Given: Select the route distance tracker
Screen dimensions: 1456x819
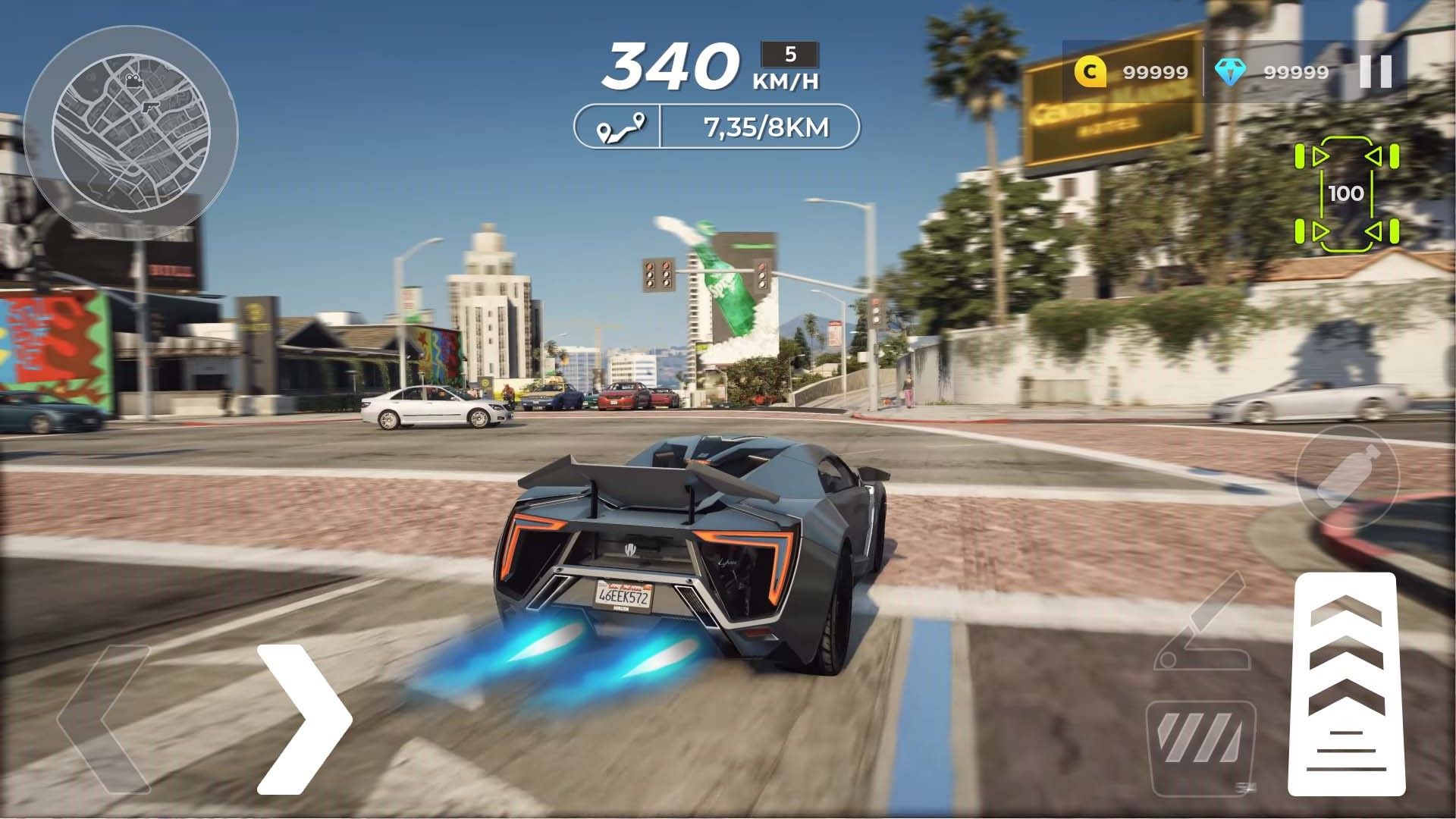Looking at the screenshot, I should click(x=717, y=127).
